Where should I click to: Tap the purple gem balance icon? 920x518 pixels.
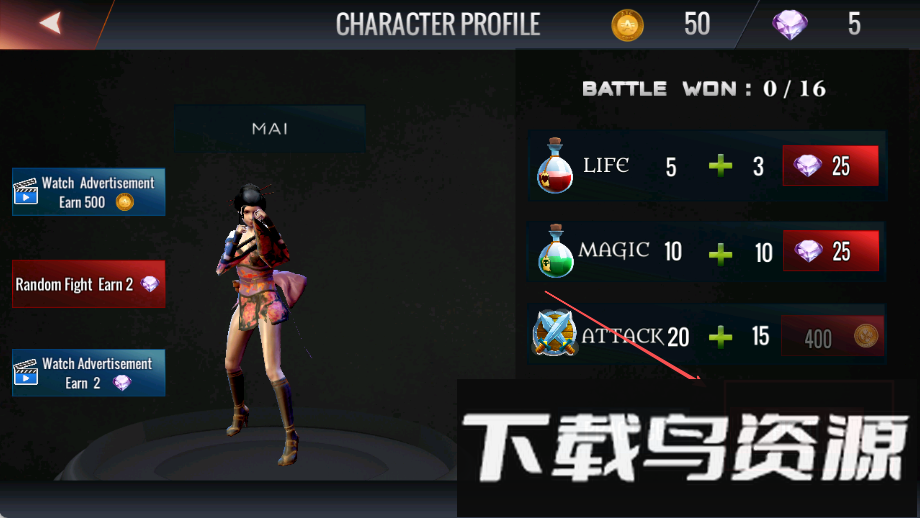click(790, 25)
